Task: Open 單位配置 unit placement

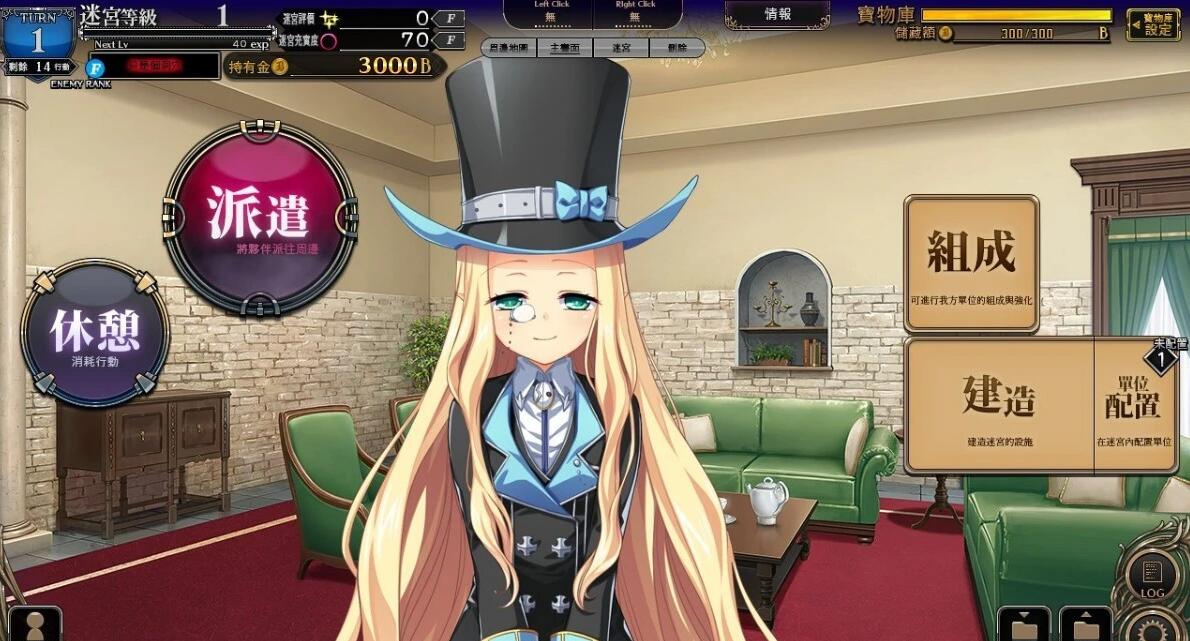Action: click(x=1134, y=403)
